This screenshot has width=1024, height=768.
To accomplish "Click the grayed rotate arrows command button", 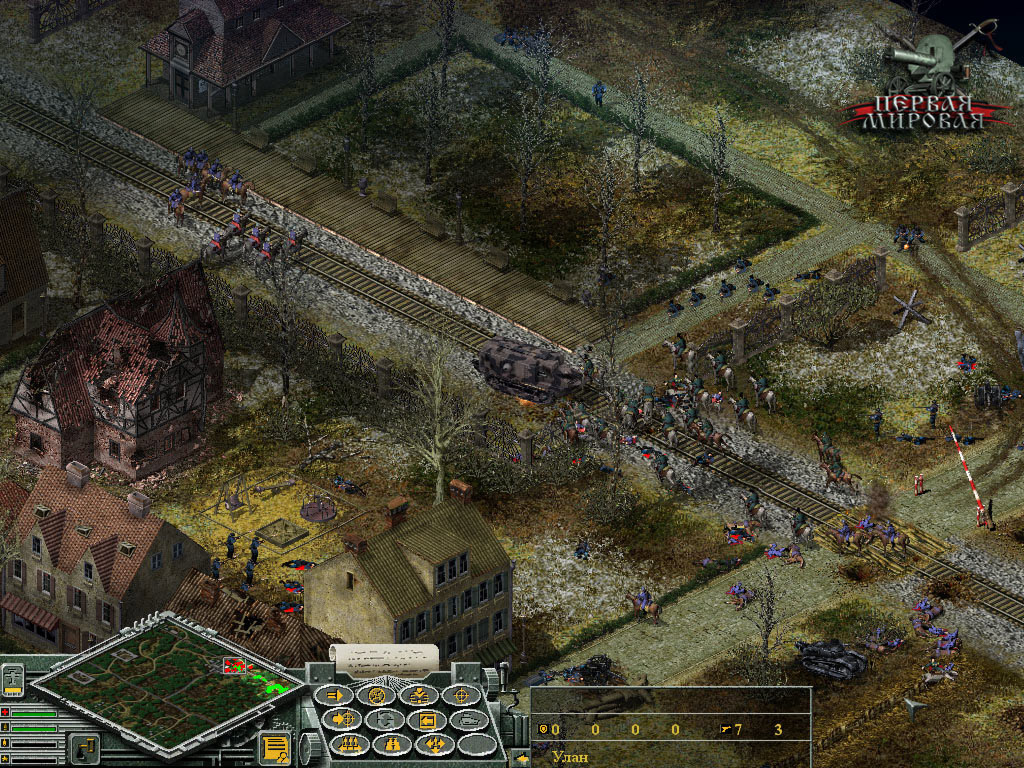I will tap(386, 720).
